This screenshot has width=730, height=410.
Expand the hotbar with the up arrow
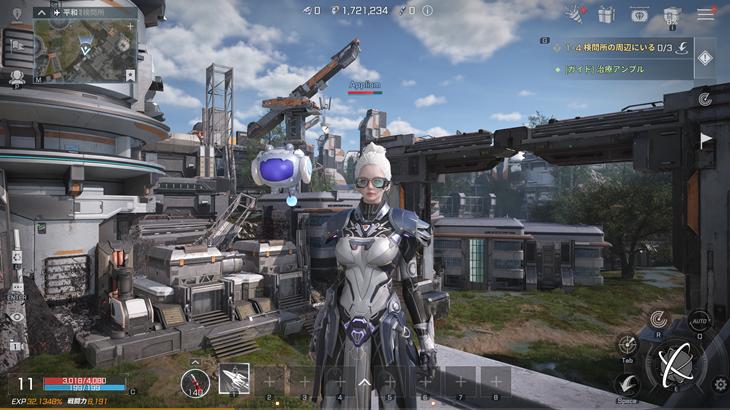click(x=364, y=381)
